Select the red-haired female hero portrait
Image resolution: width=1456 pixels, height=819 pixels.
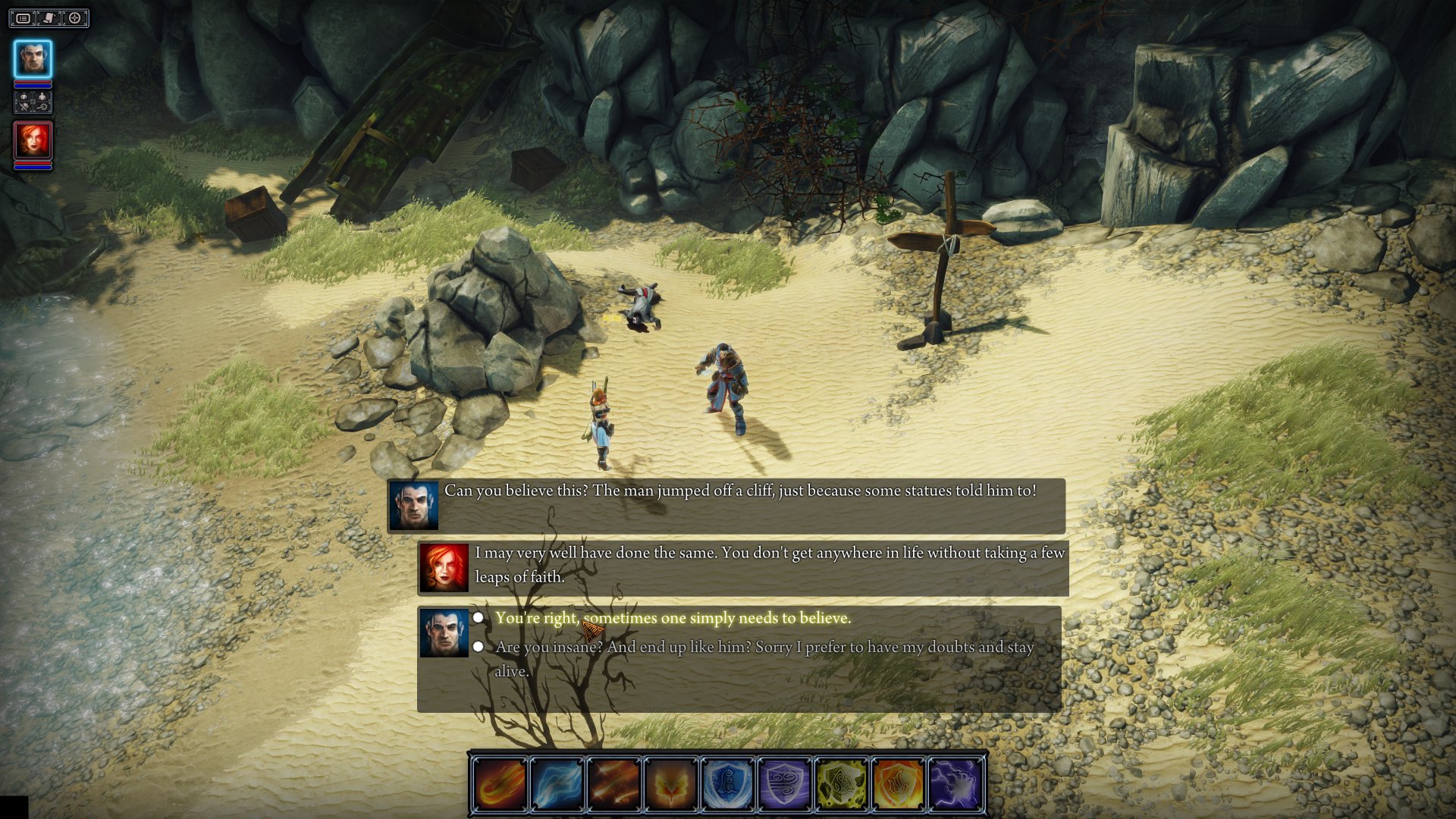pos(33,140)
